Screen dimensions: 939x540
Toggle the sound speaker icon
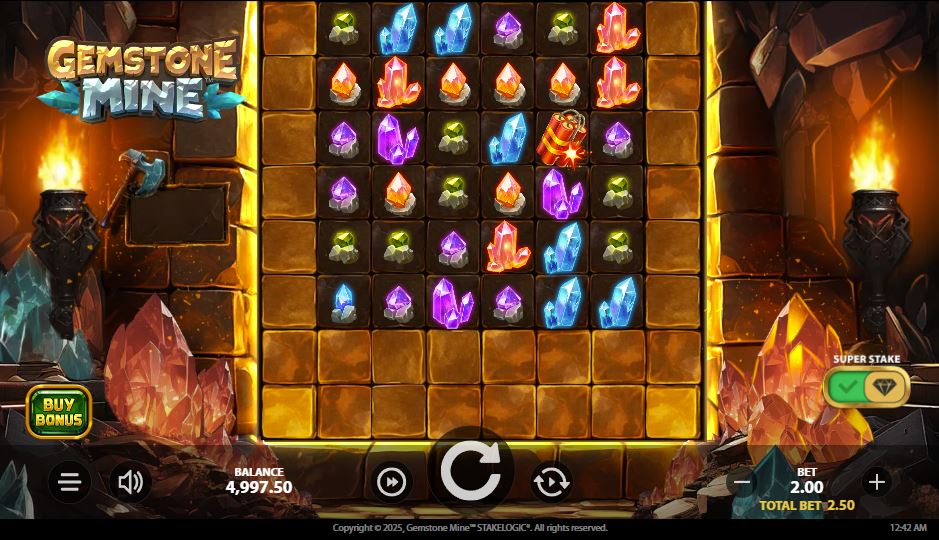point(130,483)
